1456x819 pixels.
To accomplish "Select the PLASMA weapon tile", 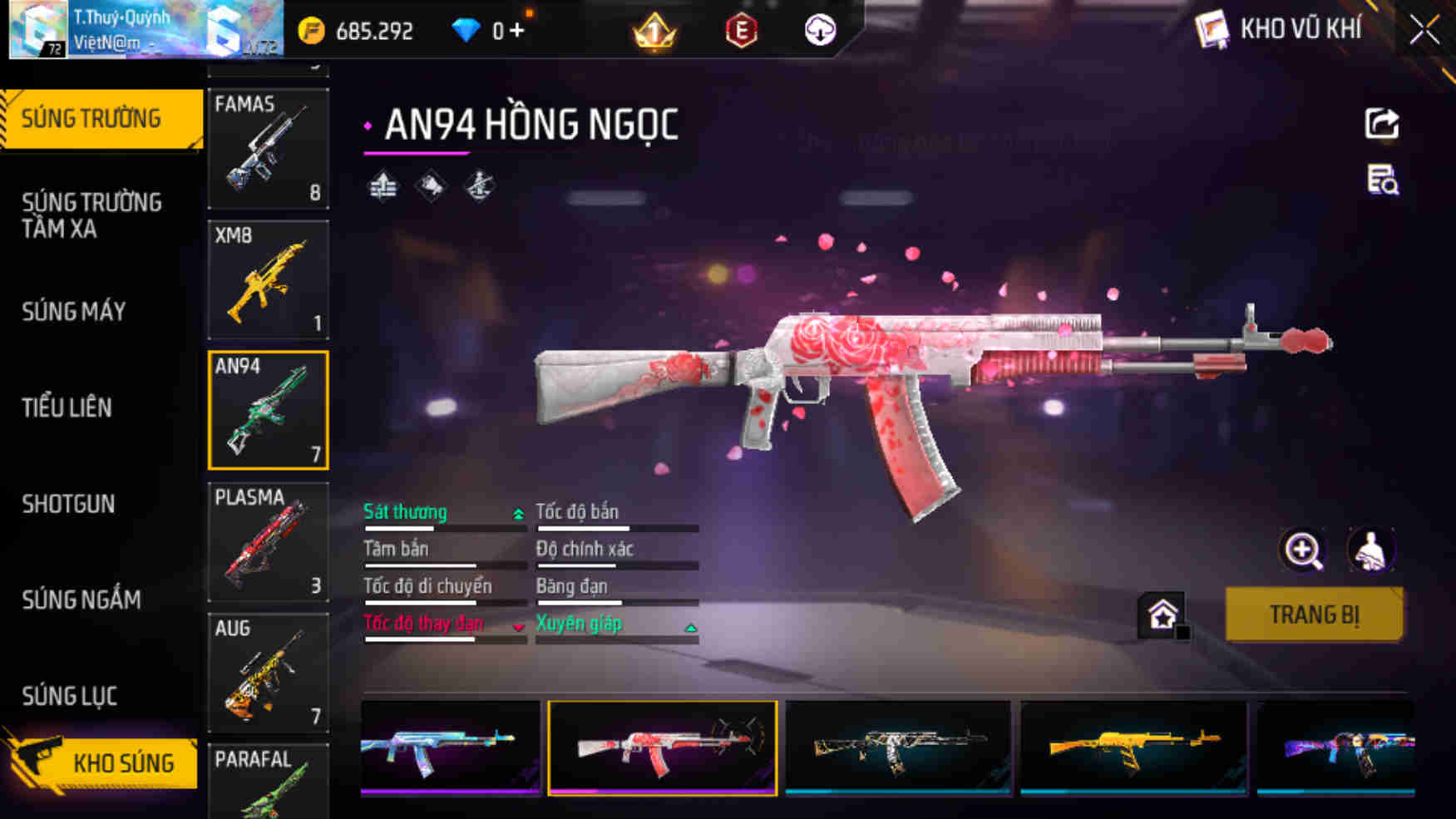I will 268,541.
